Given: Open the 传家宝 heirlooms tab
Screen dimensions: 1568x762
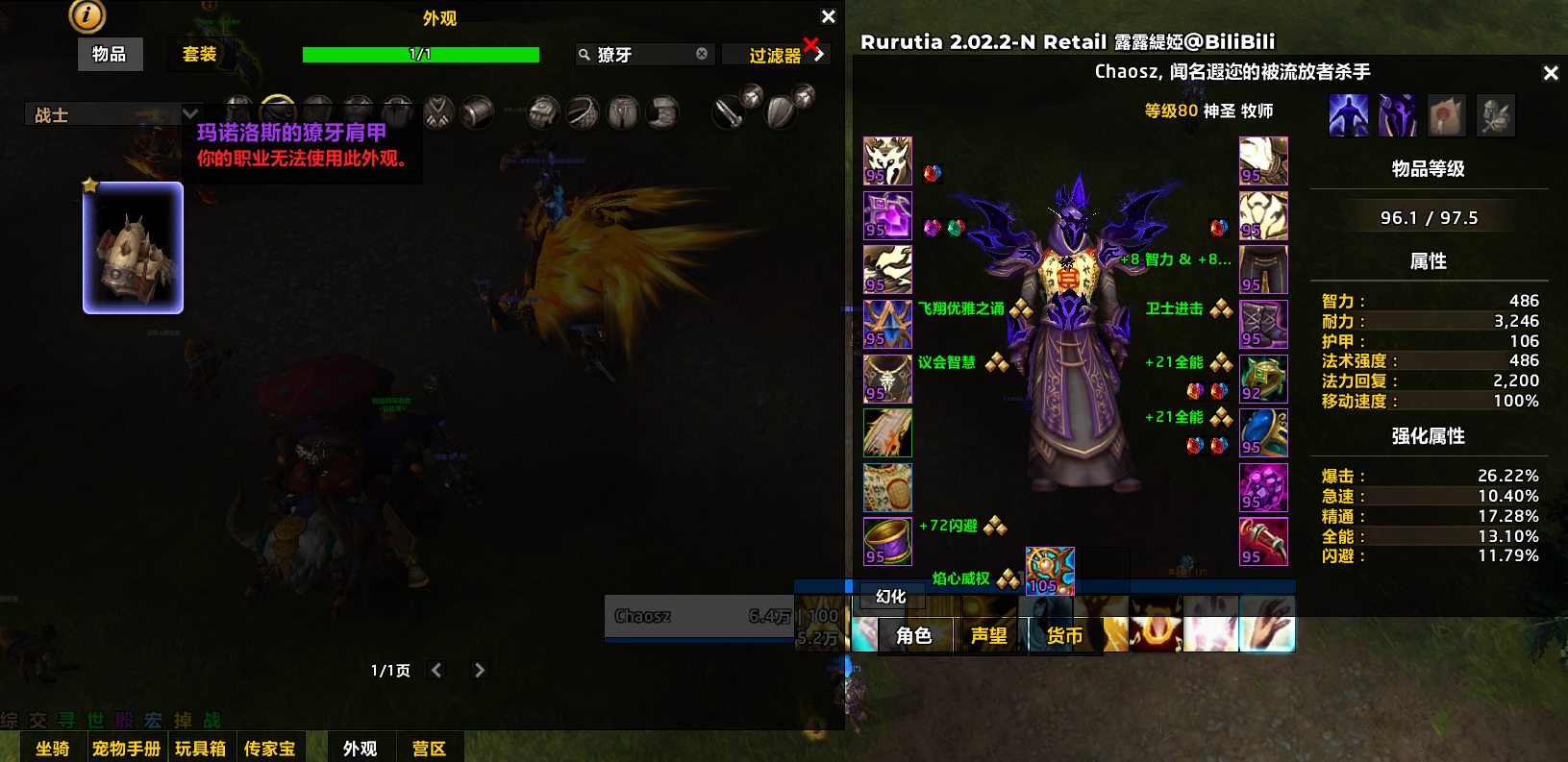Looking at the screenshot, I should (x=269, y=748).
